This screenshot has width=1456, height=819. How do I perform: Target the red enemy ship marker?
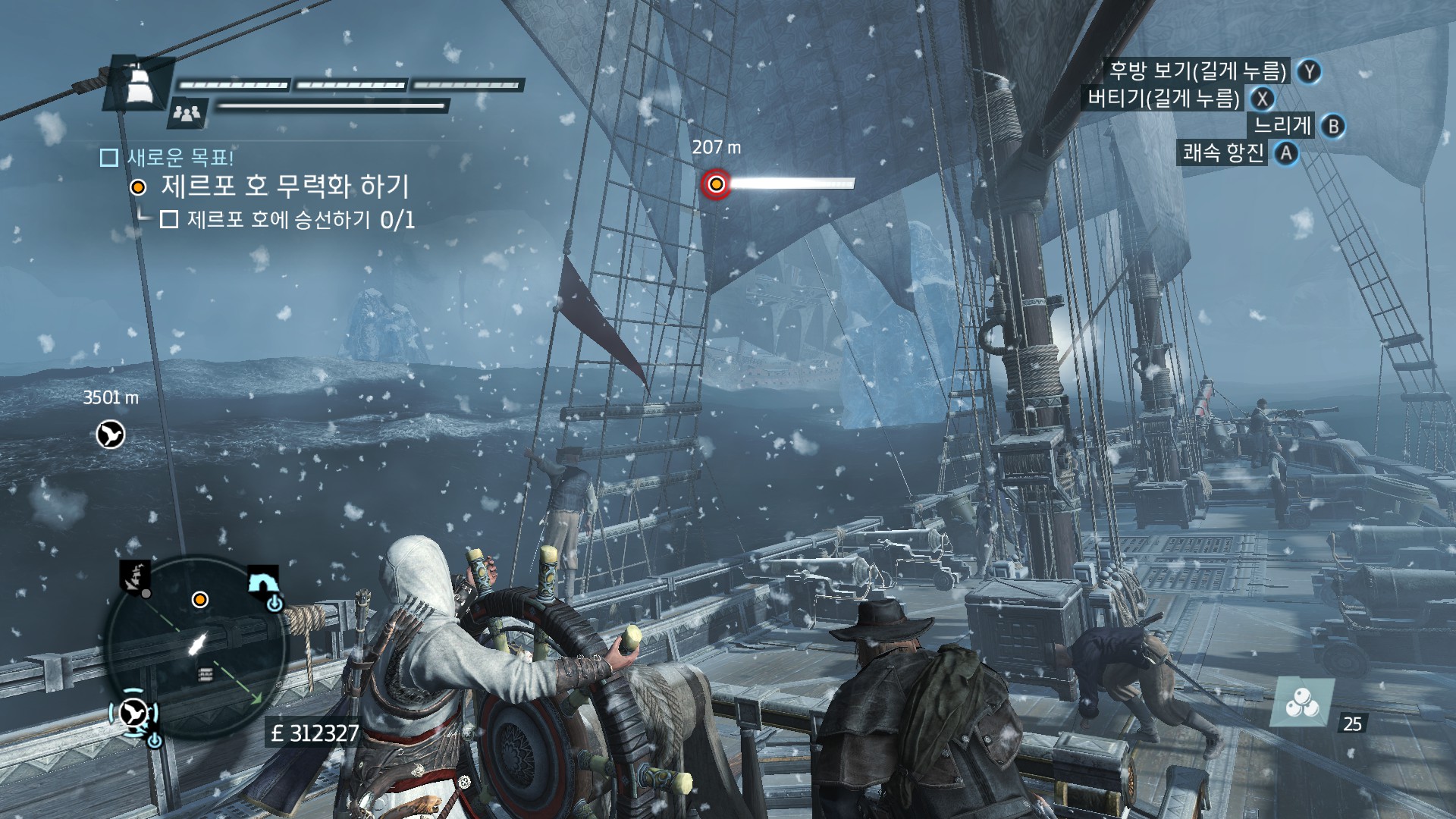[715, 184]
